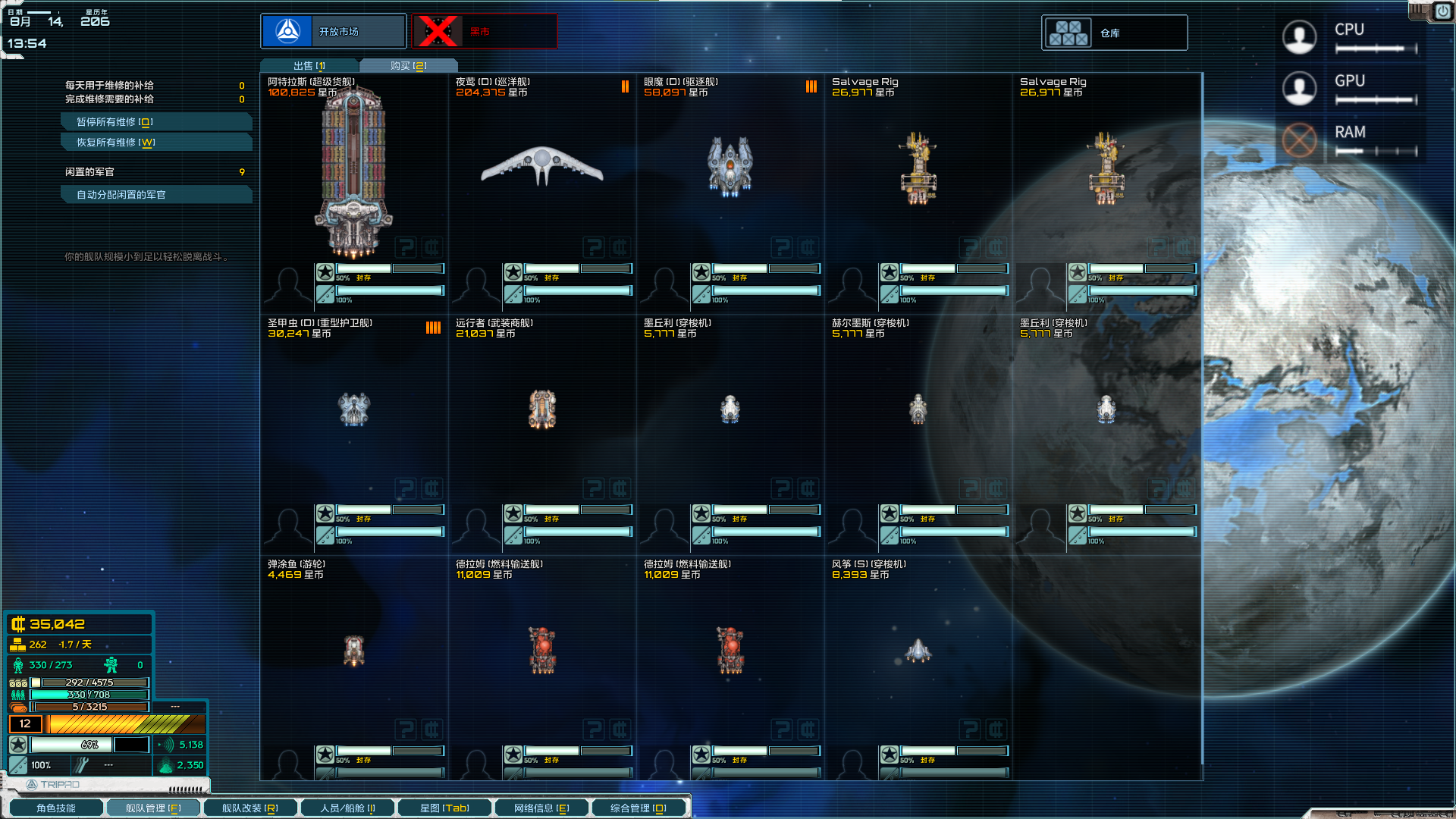
Task: Pick the 夜莺 cruiser for purchase
Action: pyautogui.click(x=541, y=165)
